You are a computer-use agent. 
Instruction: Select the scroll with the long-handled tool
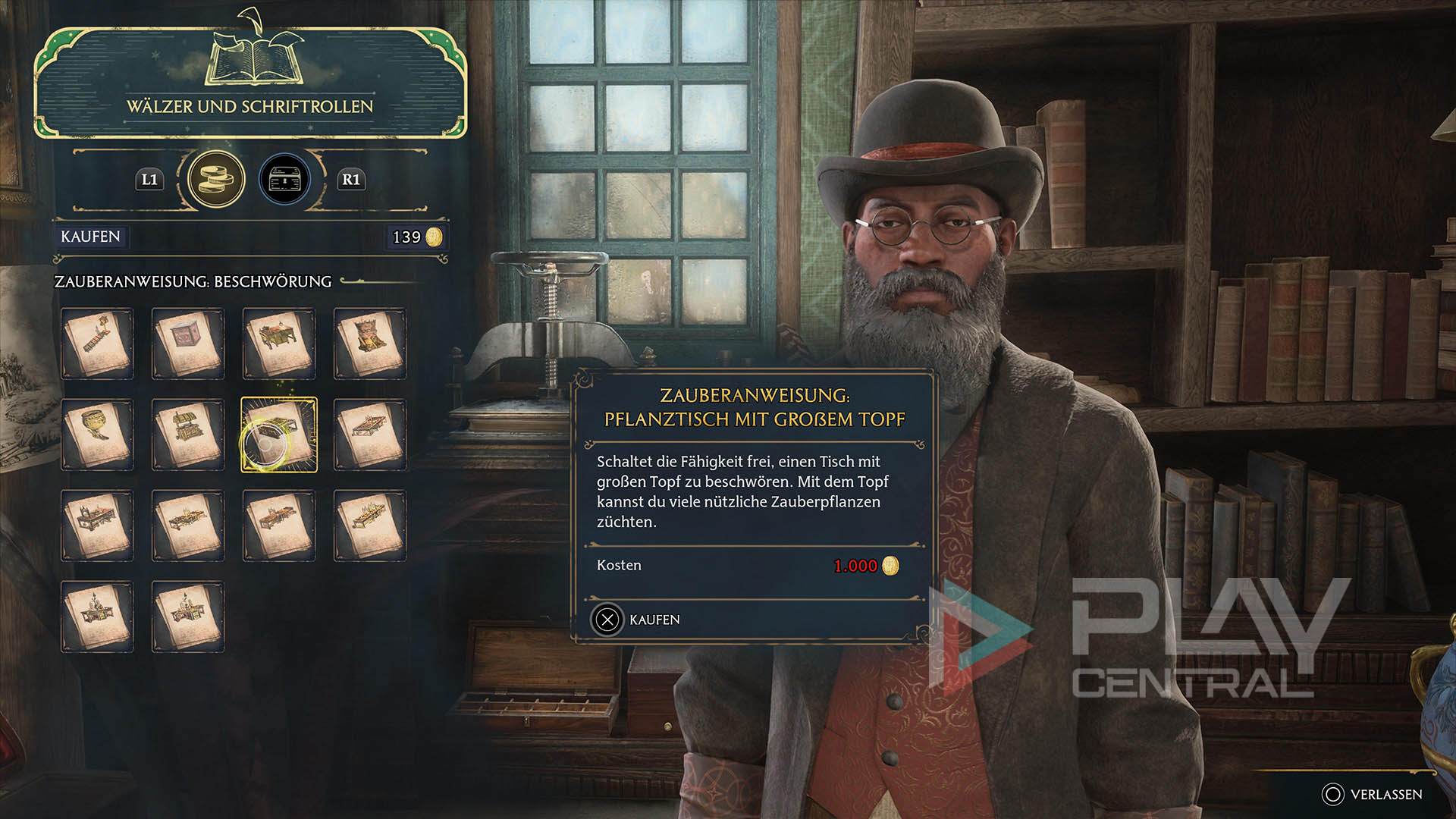(96, 343)
